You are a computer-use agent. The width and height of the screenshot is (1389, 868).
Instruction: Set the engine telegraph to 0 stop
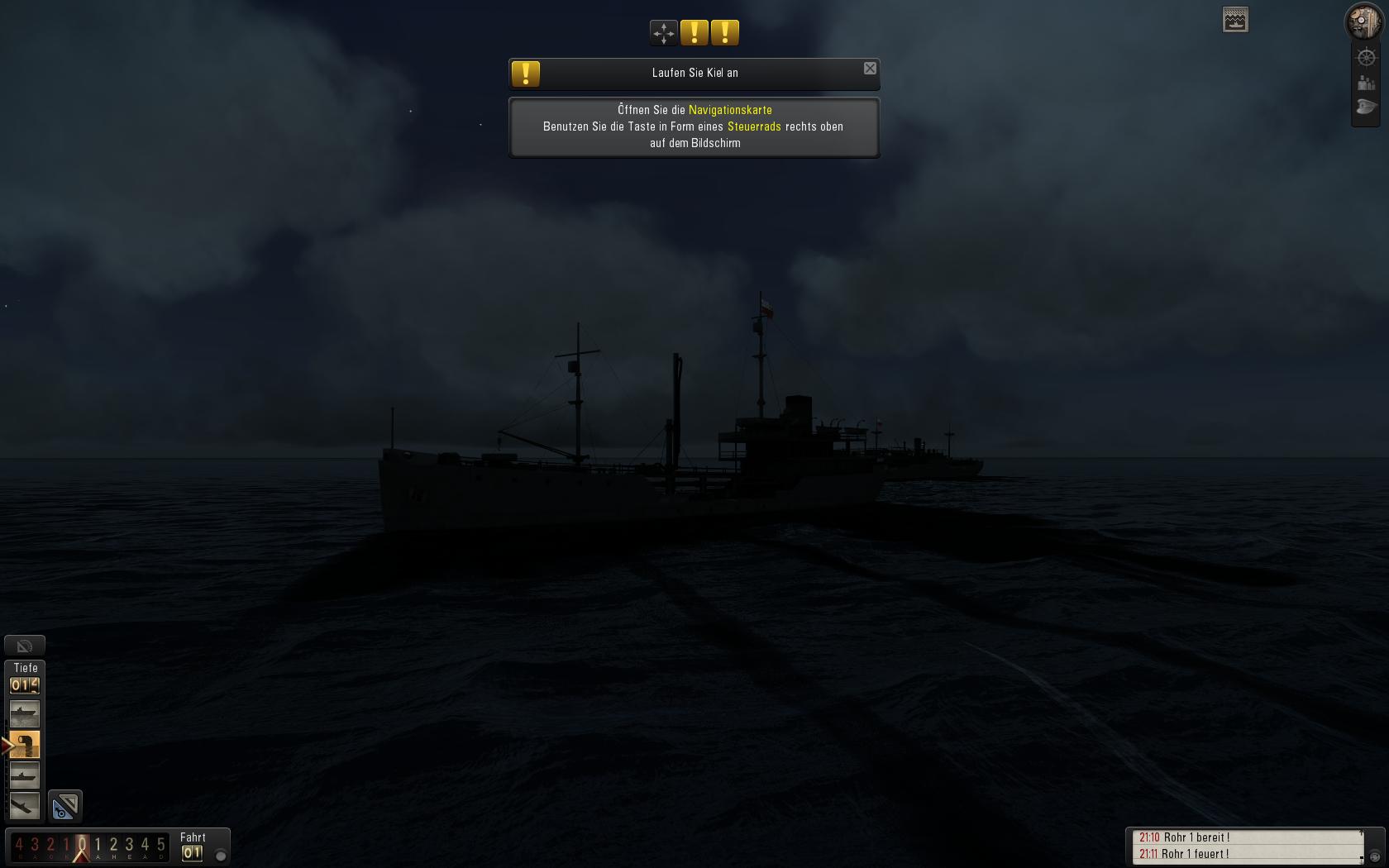point(81,845)
